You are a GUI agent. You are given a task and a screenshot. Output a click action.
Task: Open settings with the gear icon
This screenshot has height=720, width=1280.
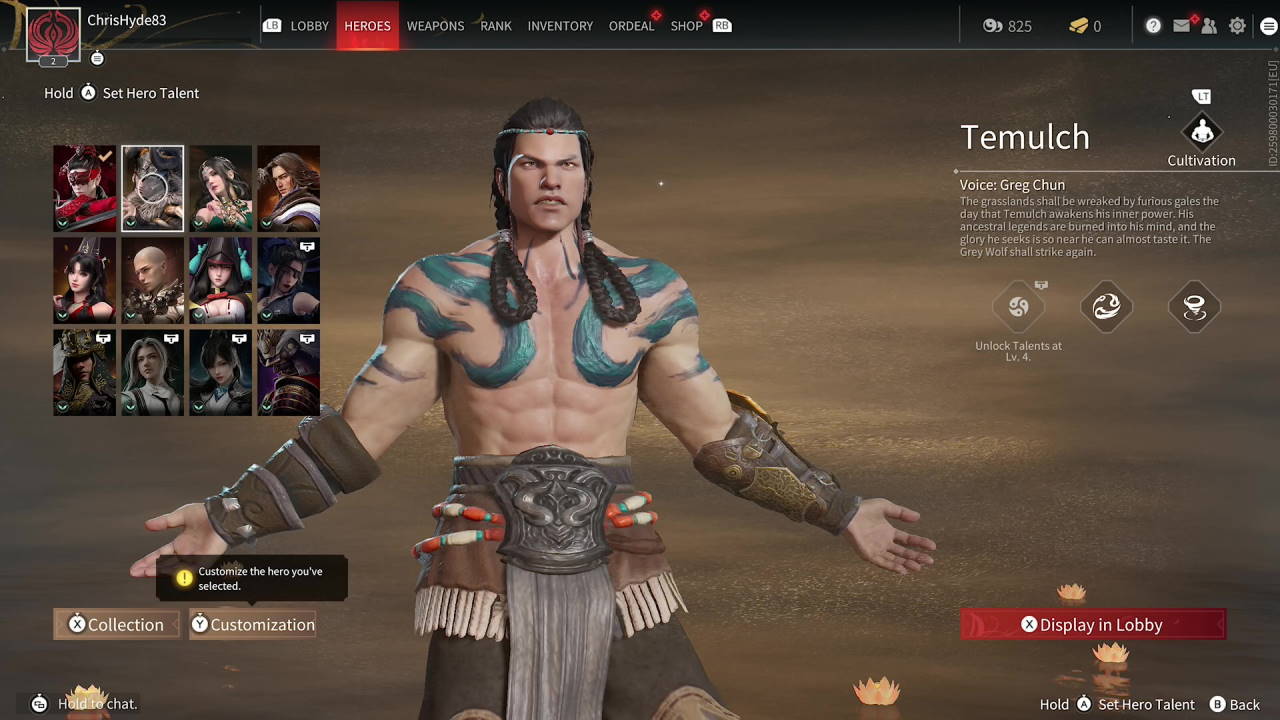point(1237,26)
